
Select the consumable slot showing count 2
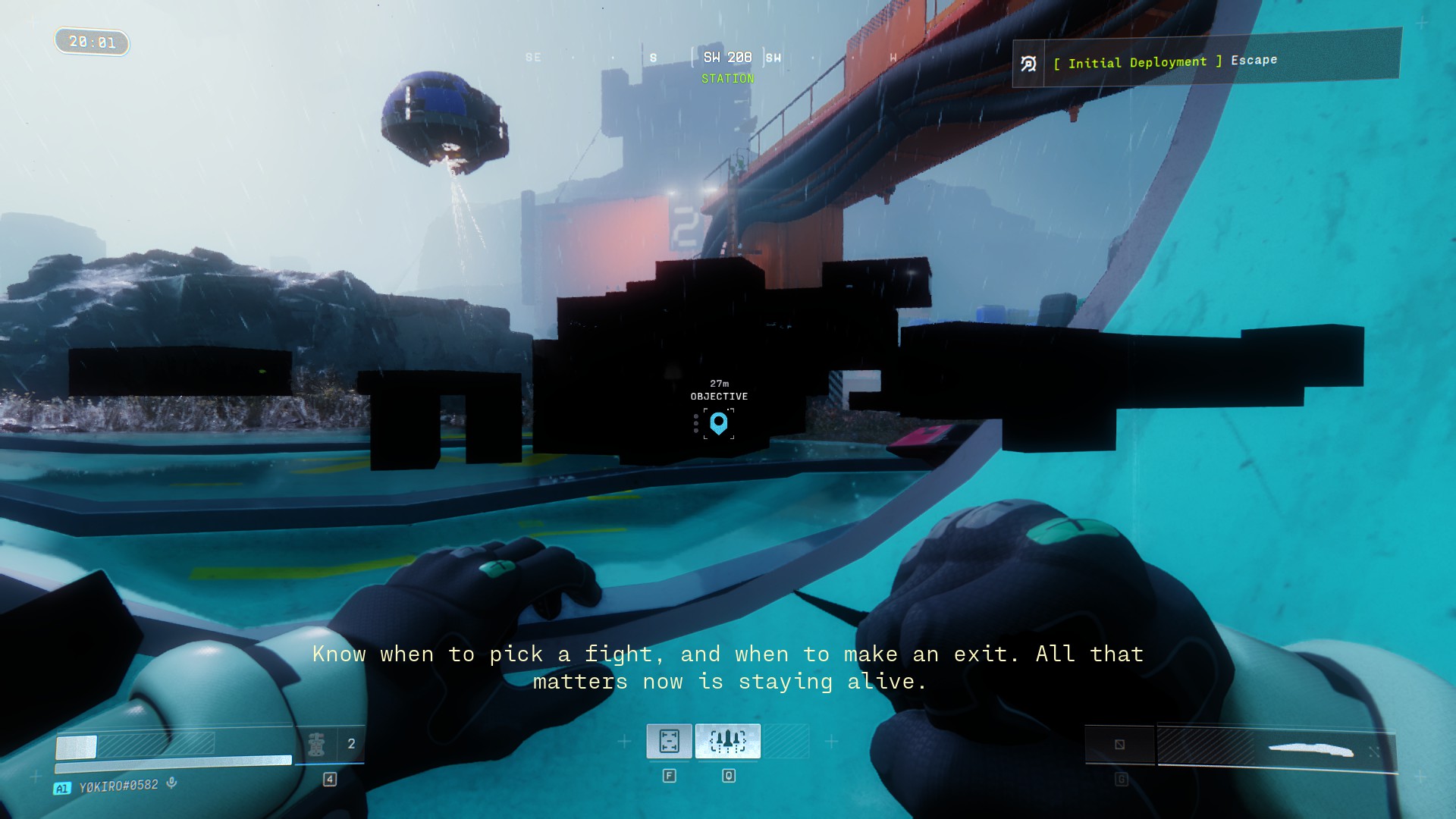[x=331, y=745]
